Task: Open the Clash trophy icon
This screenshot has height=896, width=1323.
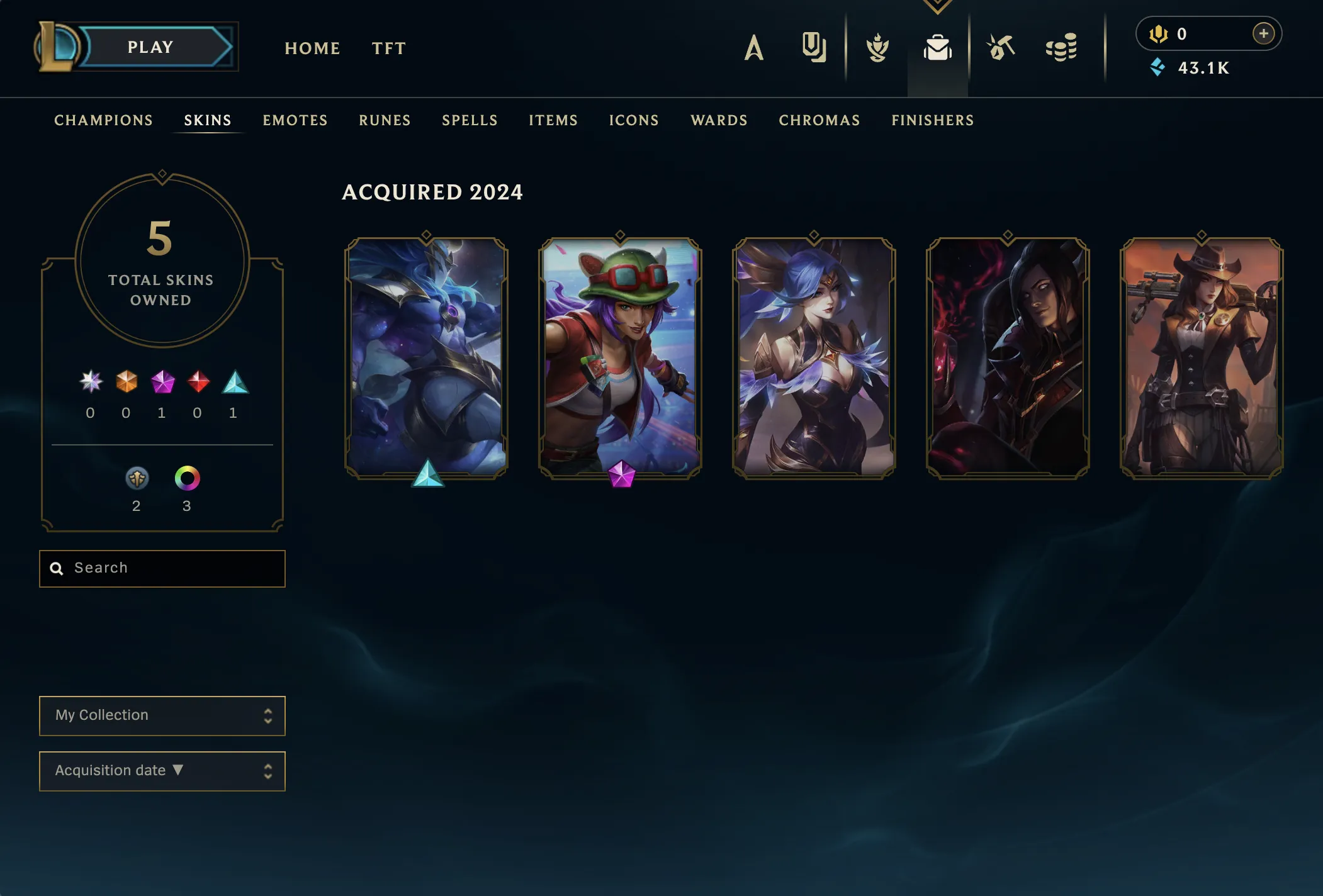Action: click(877, 47)
